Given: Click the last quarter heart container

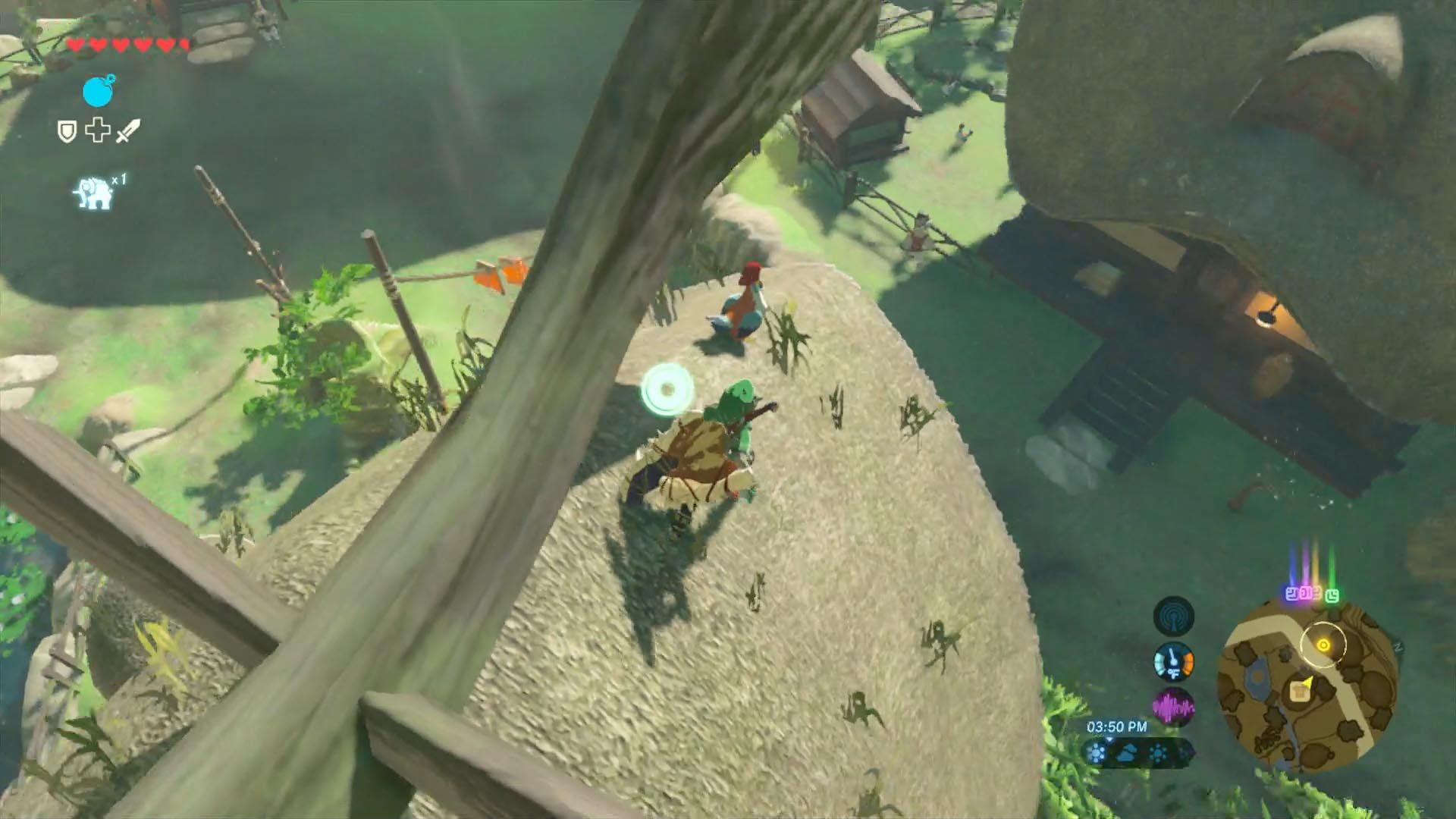Looking at the screenshot, I should pyautogui.click(x=182, y=45).
